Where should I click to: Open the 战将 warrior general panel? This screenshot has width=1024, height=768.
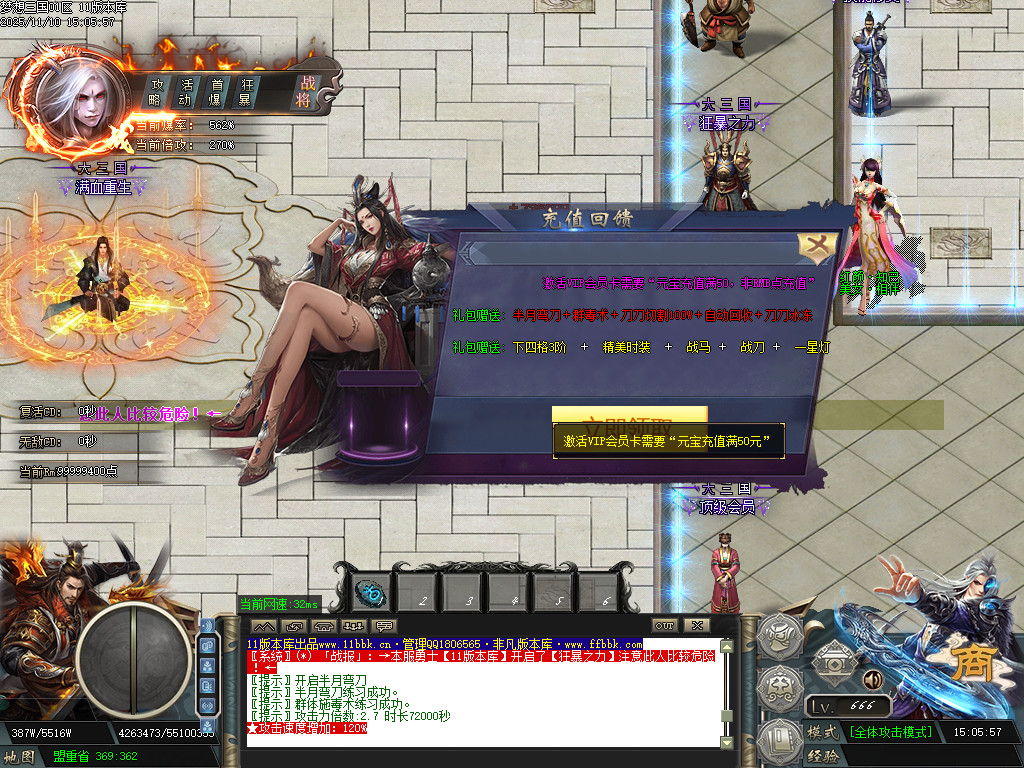[x=305, y=92]
